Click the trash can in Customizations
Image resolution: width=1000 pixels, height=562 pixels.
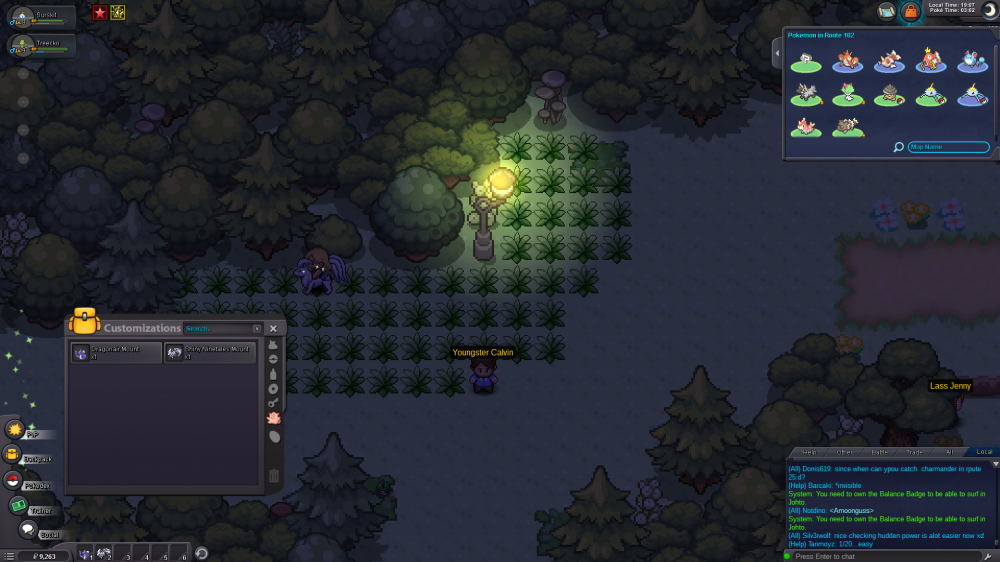(x=274, y=476)
